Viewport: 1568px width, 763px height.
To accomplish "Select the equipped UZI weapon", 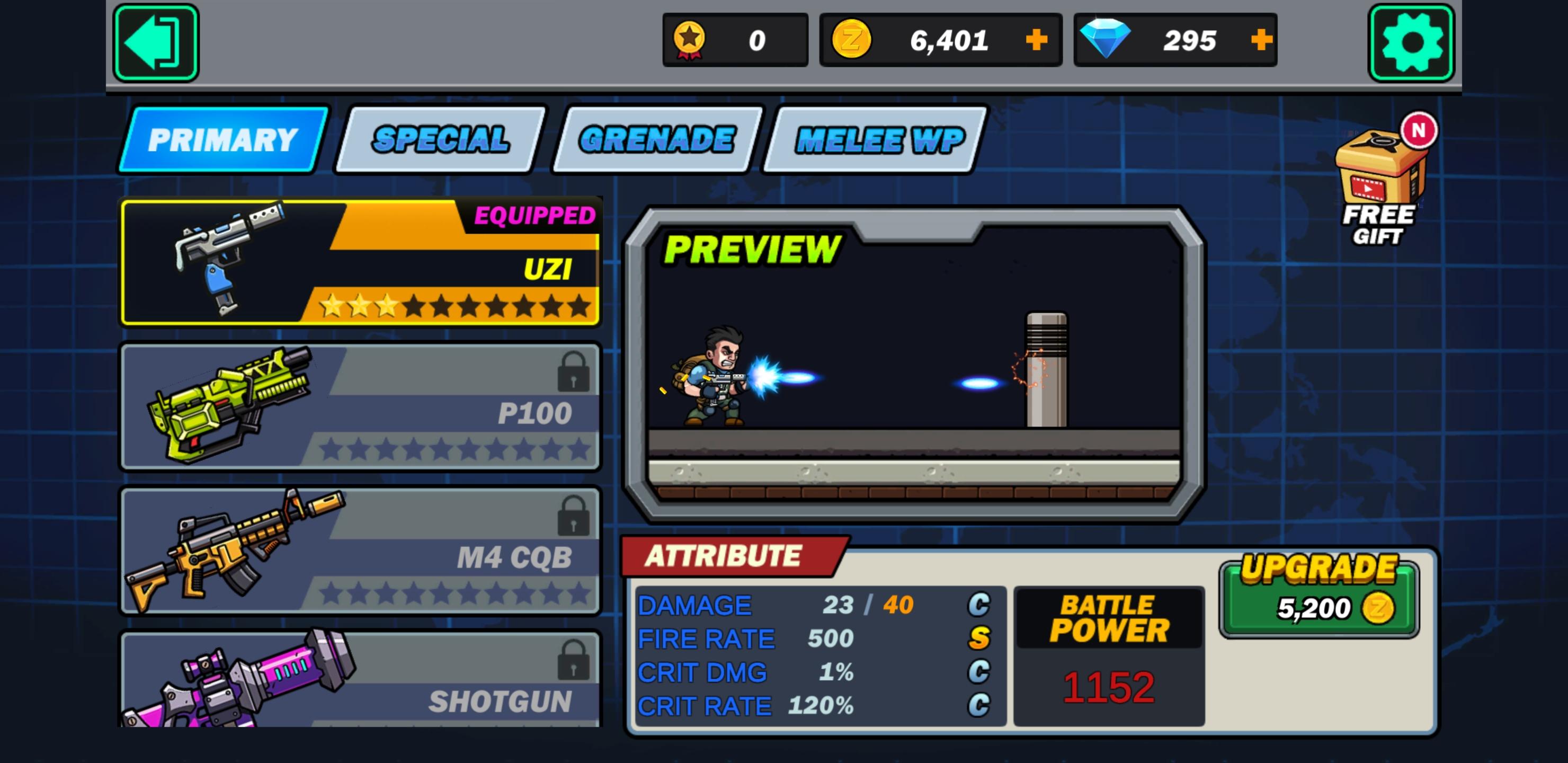I will point(360,262).
